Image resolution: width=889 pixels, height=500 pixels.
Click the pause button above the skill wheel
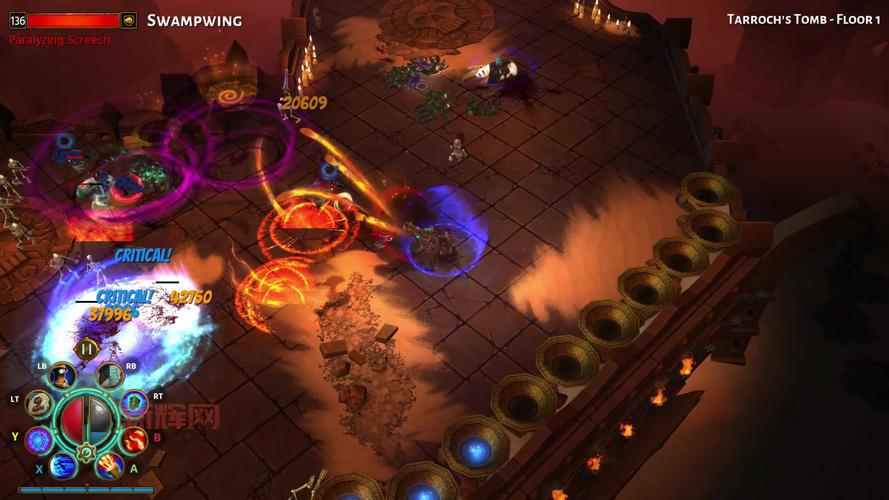click(87, 349)
